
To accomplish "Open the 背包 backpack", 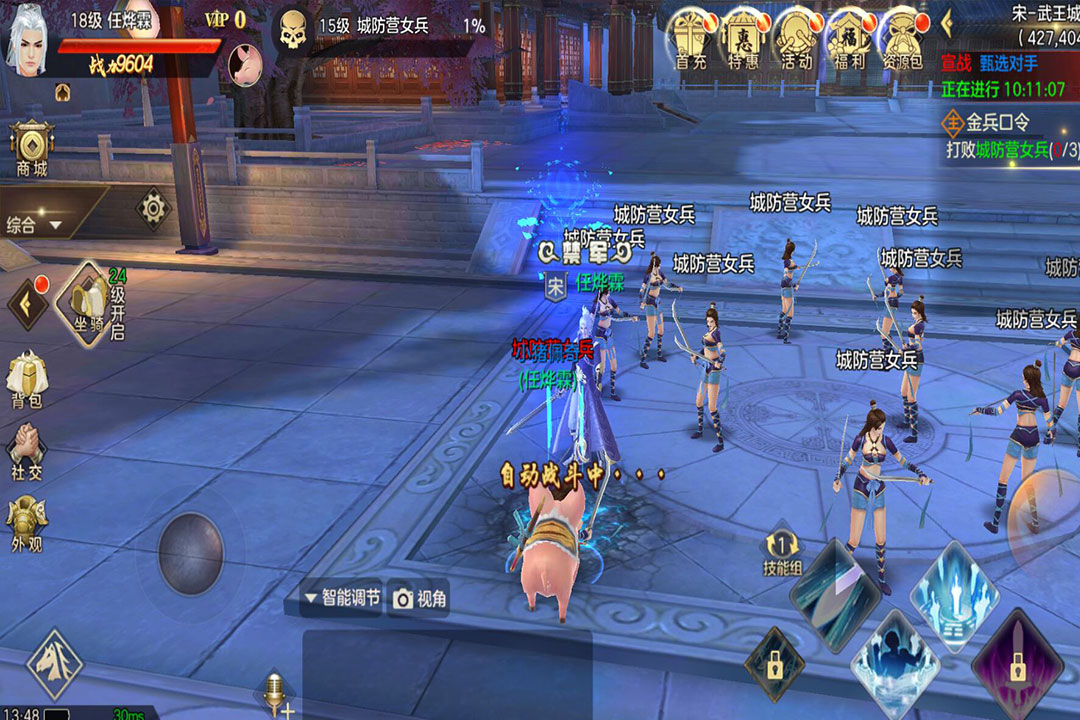I will [27, 381].
